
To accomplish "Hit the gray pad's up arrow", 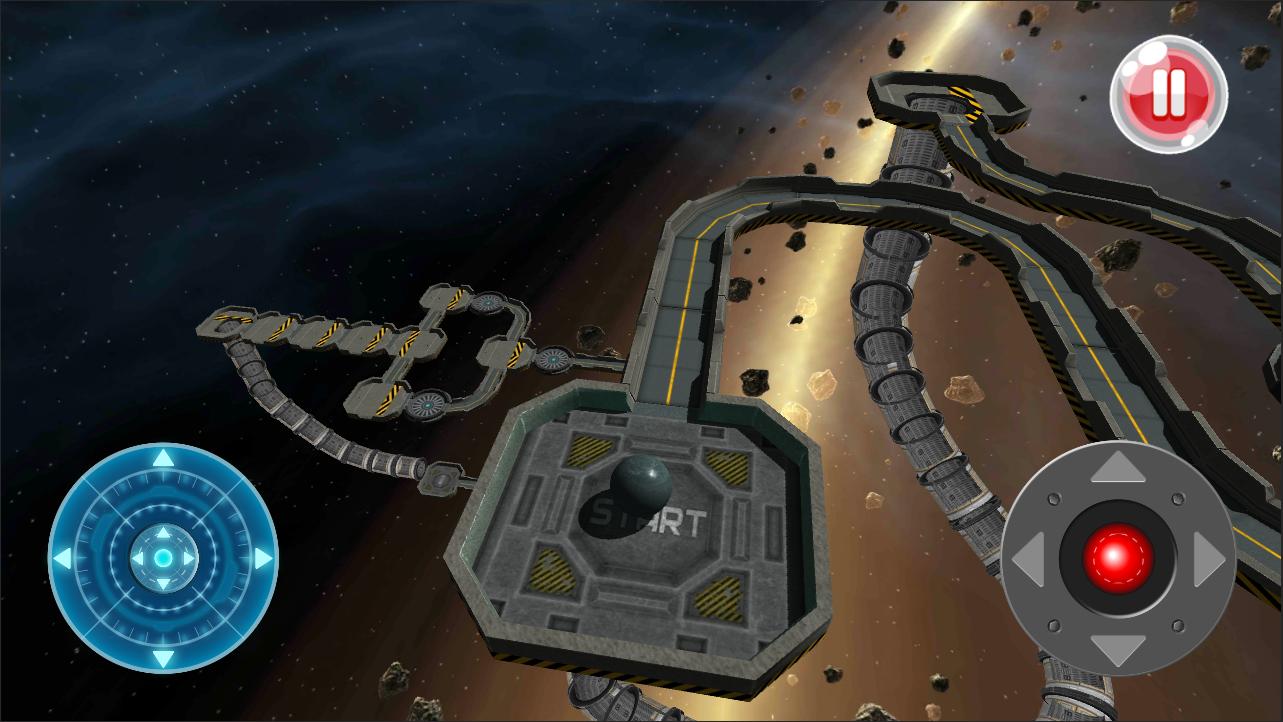I will (1118, 468).
